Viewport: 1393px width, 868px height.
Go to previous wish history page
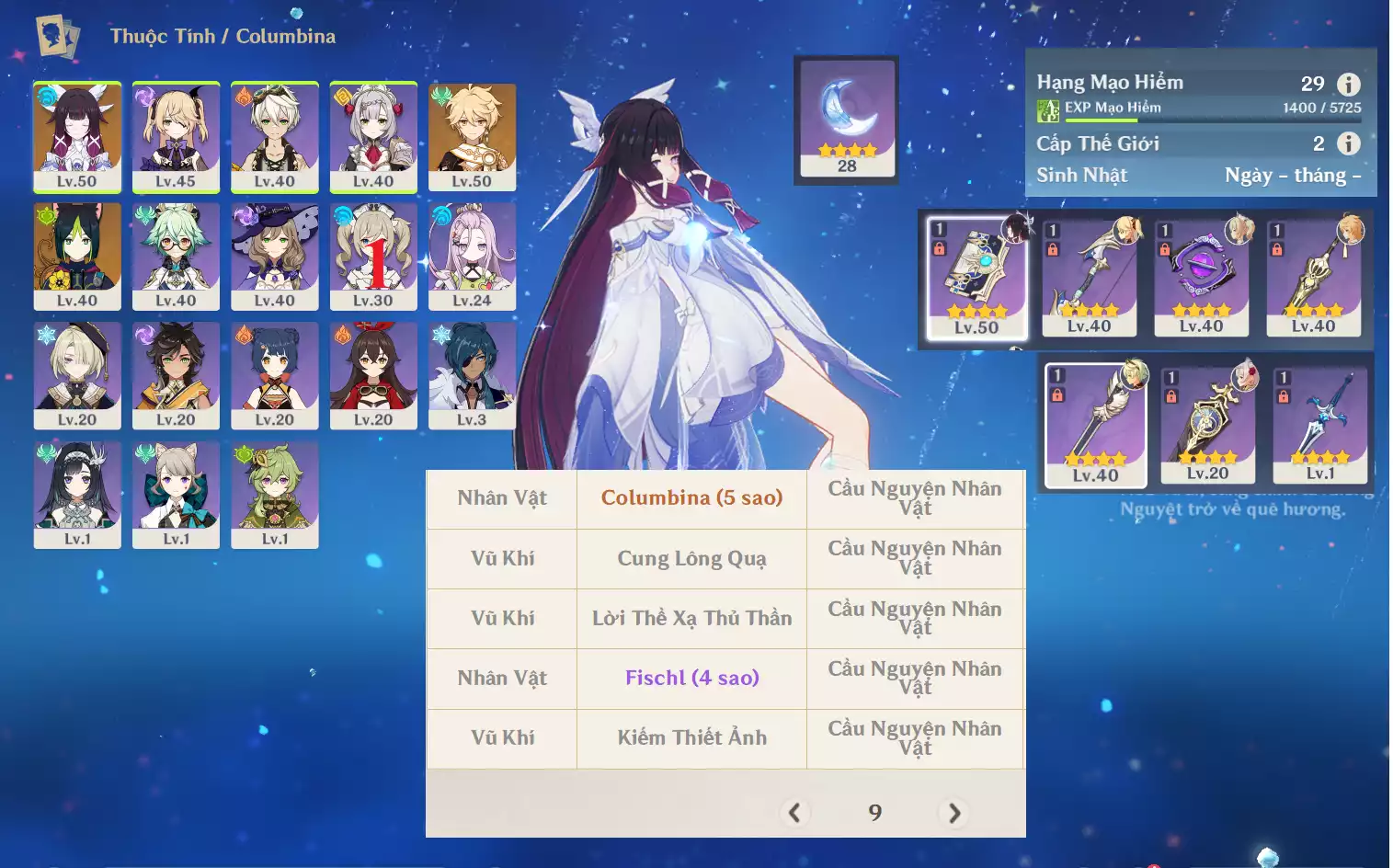click(x=794, y=813)
